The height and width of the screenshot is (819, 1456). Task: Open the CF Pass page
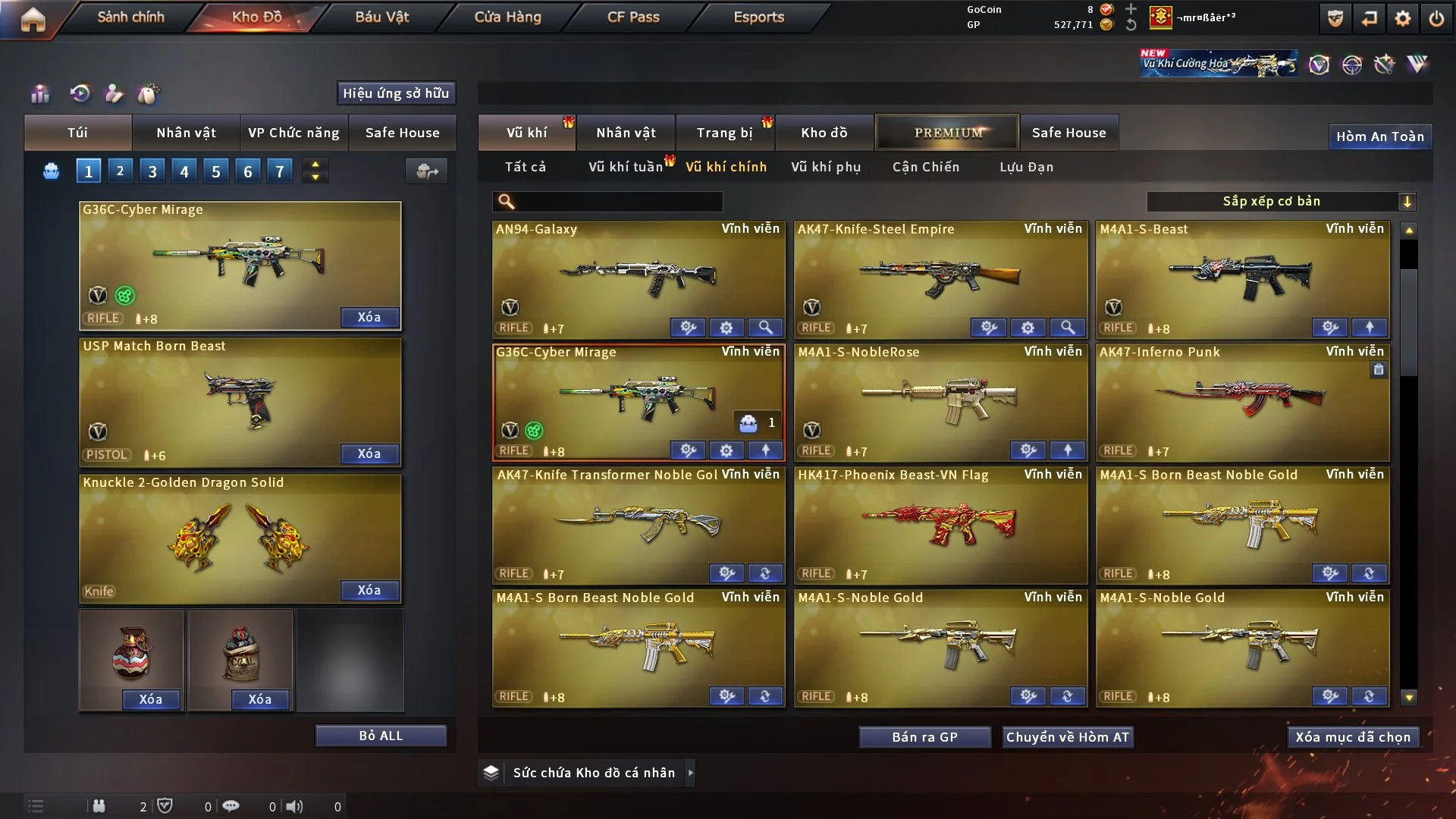633,17
